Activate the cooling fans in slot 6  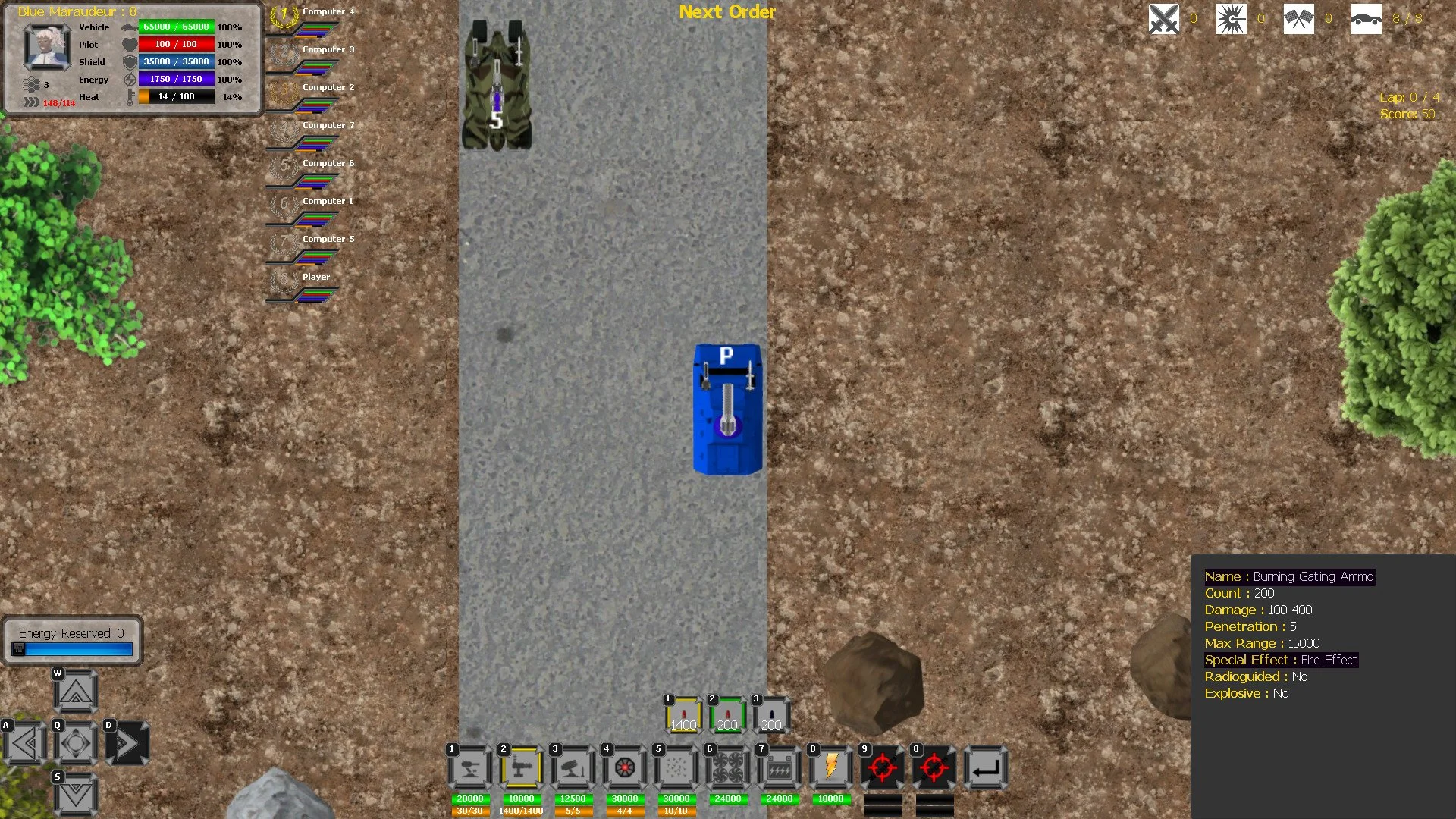click(x=727, y=767)
